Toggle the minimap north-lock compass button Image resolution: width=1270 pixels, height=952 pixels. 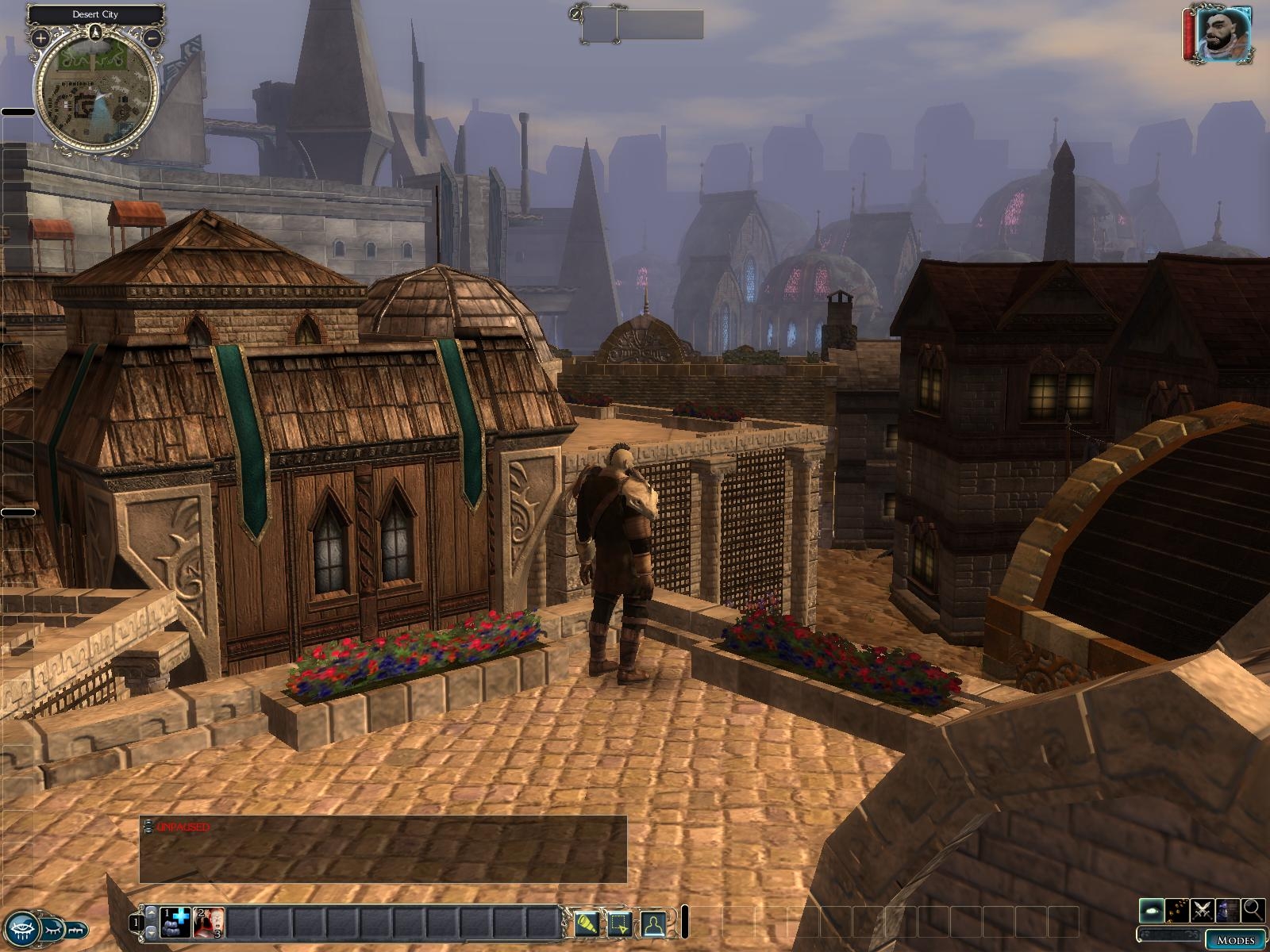coord(96,32)
